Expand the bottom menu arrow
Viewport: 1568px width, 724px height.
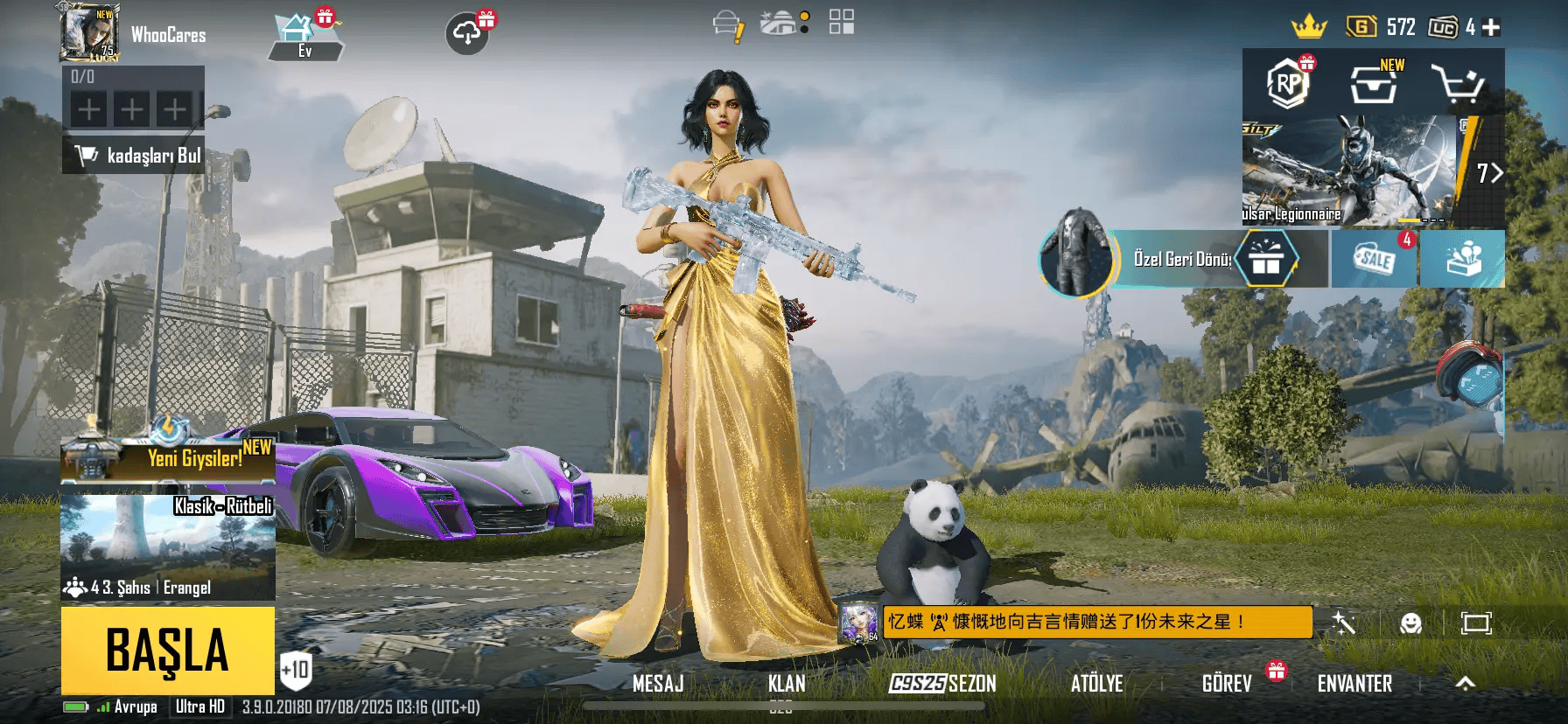click(x=1465, y=684)
